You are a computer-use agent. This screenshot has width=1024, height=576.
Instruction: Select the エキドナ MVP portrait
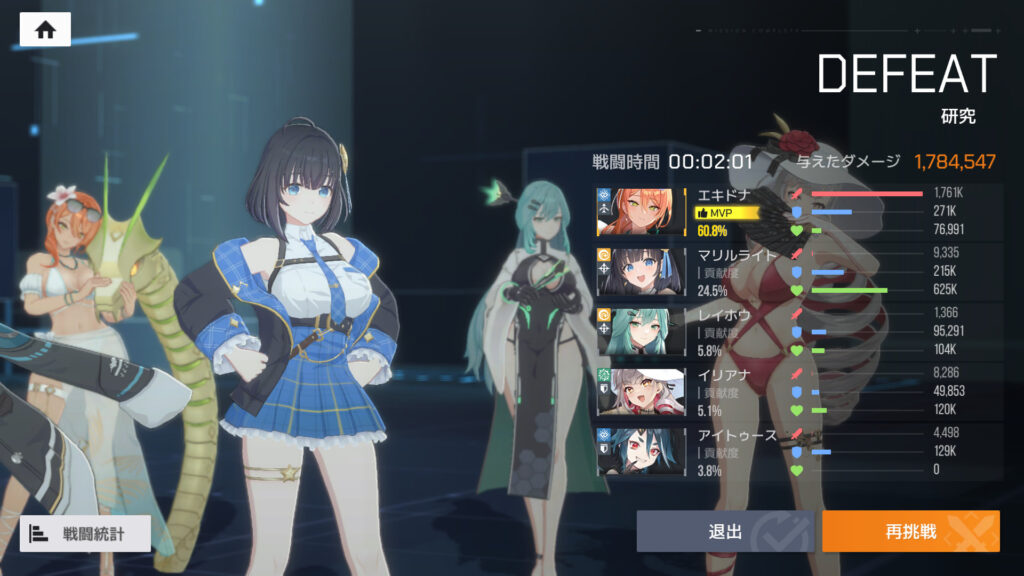click(x=640, y=212)
